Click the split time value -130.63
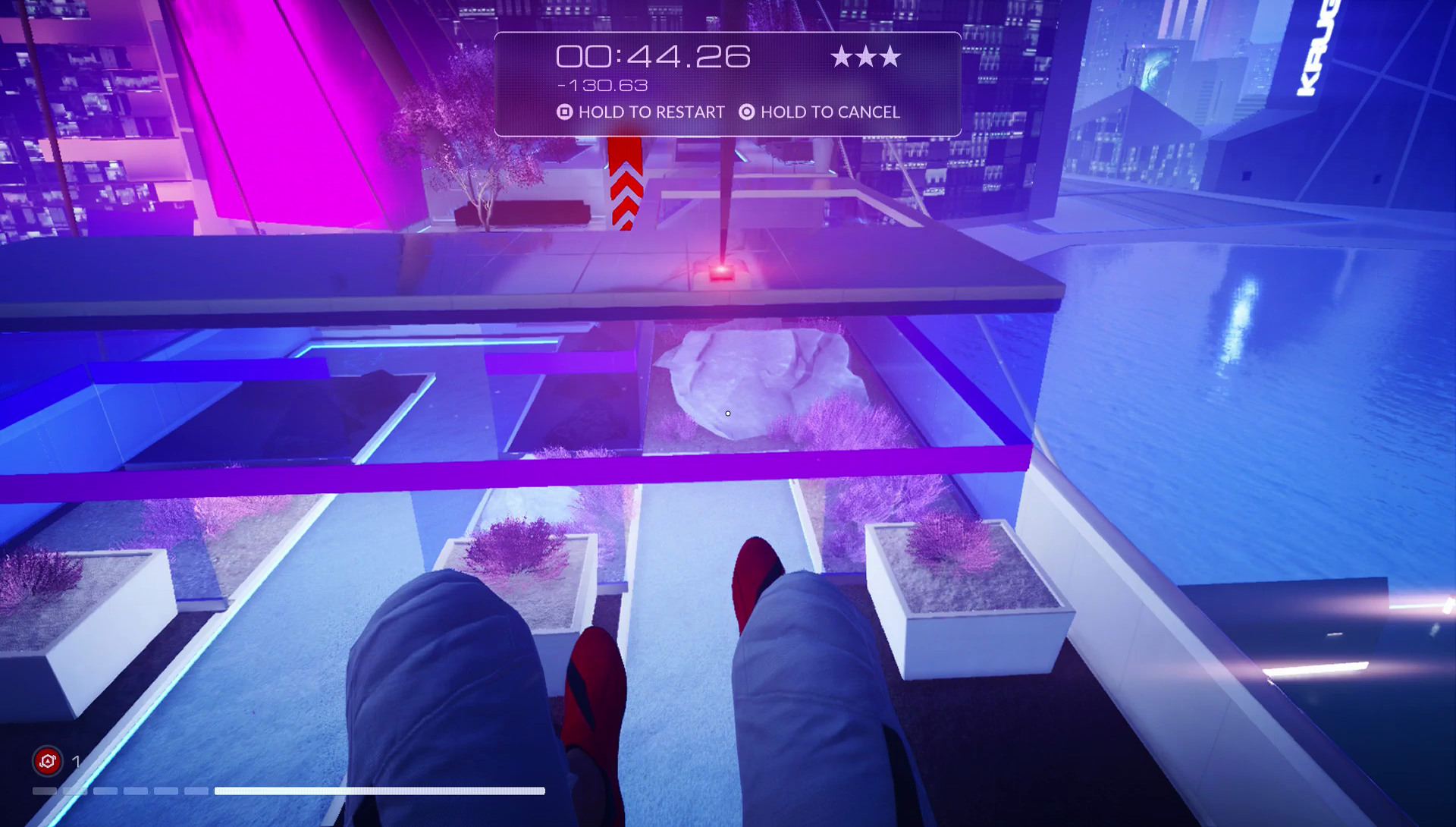This screenshot has width=1456, height=827. [x=601, y=86]
